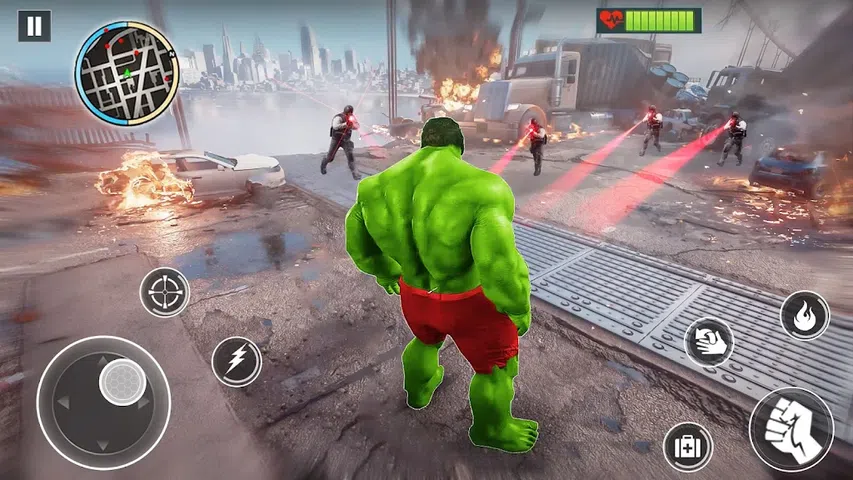The width and height of the screenshot is (853, 480).
Task: Open the briefcase inventory button
Action: coord(688,446)
